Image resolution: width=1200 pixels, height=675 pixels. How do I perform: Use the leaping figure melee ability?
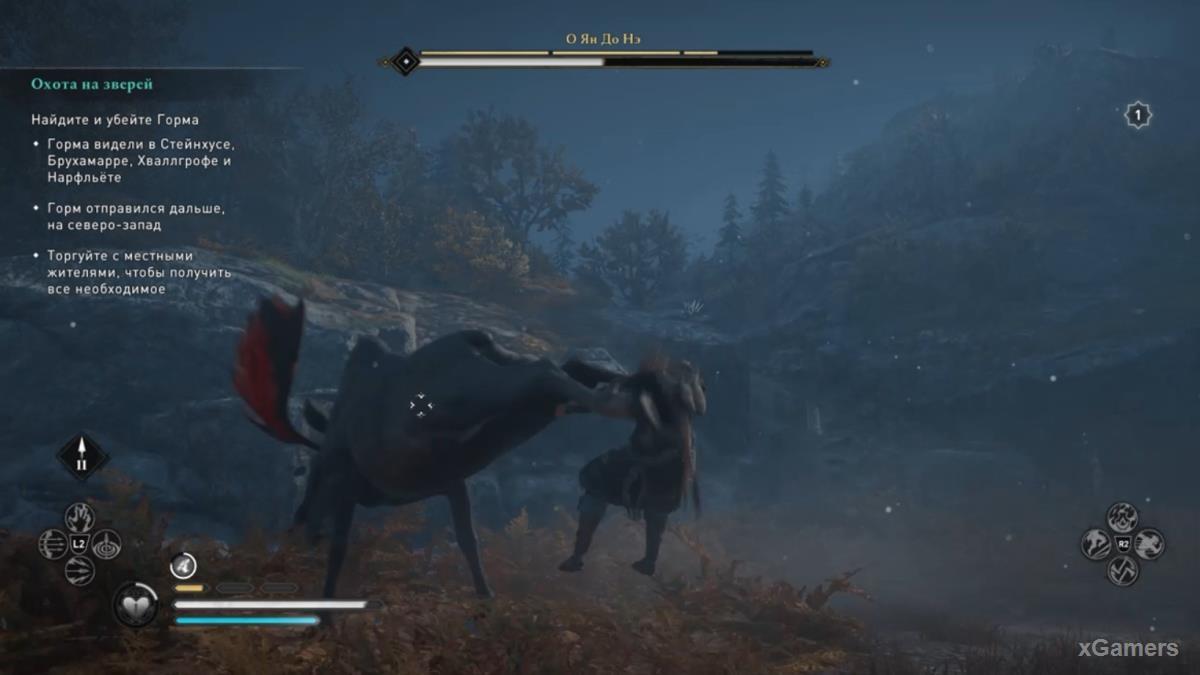click(x=1095, y=544)
